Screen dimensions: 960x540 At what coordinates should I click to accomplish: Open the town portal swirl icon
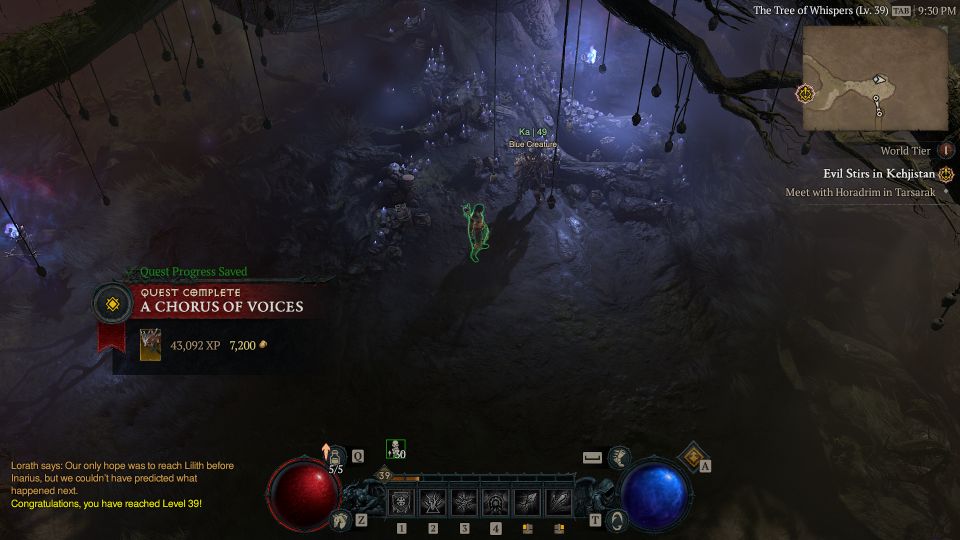tap(617, 519)
